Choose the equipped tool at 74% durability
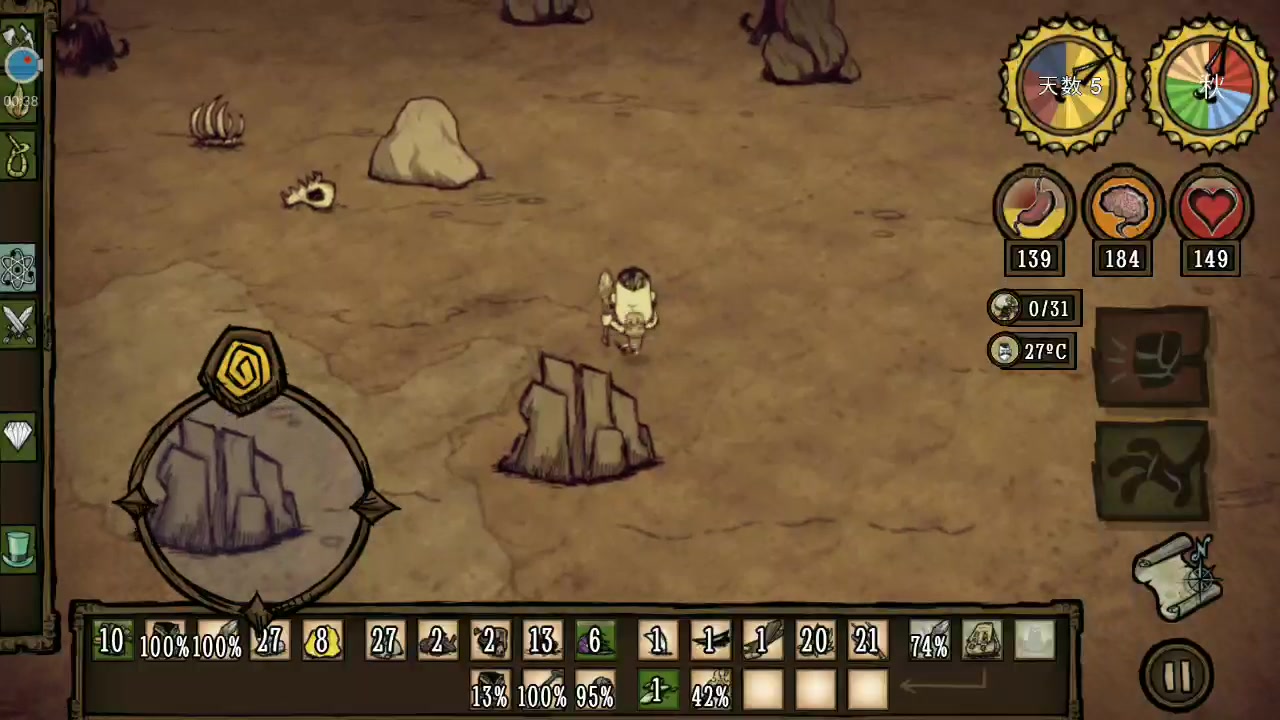 929,641
